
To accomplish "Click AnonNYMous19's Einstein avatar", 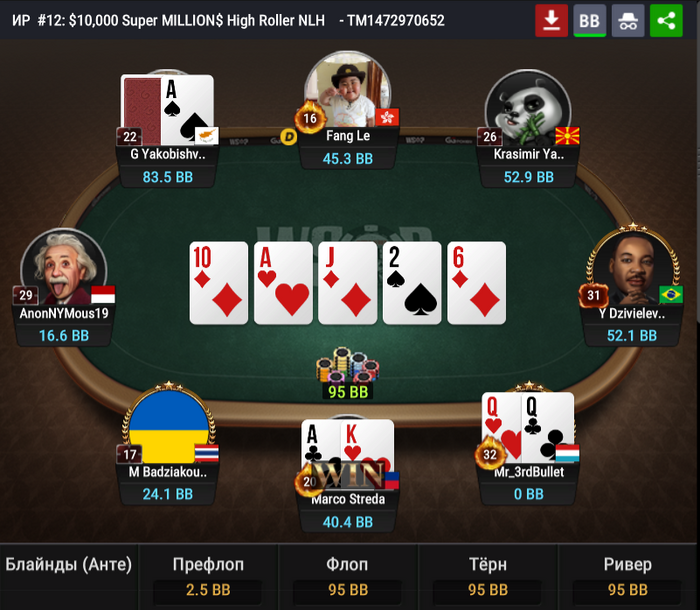I will click(62, 266).
